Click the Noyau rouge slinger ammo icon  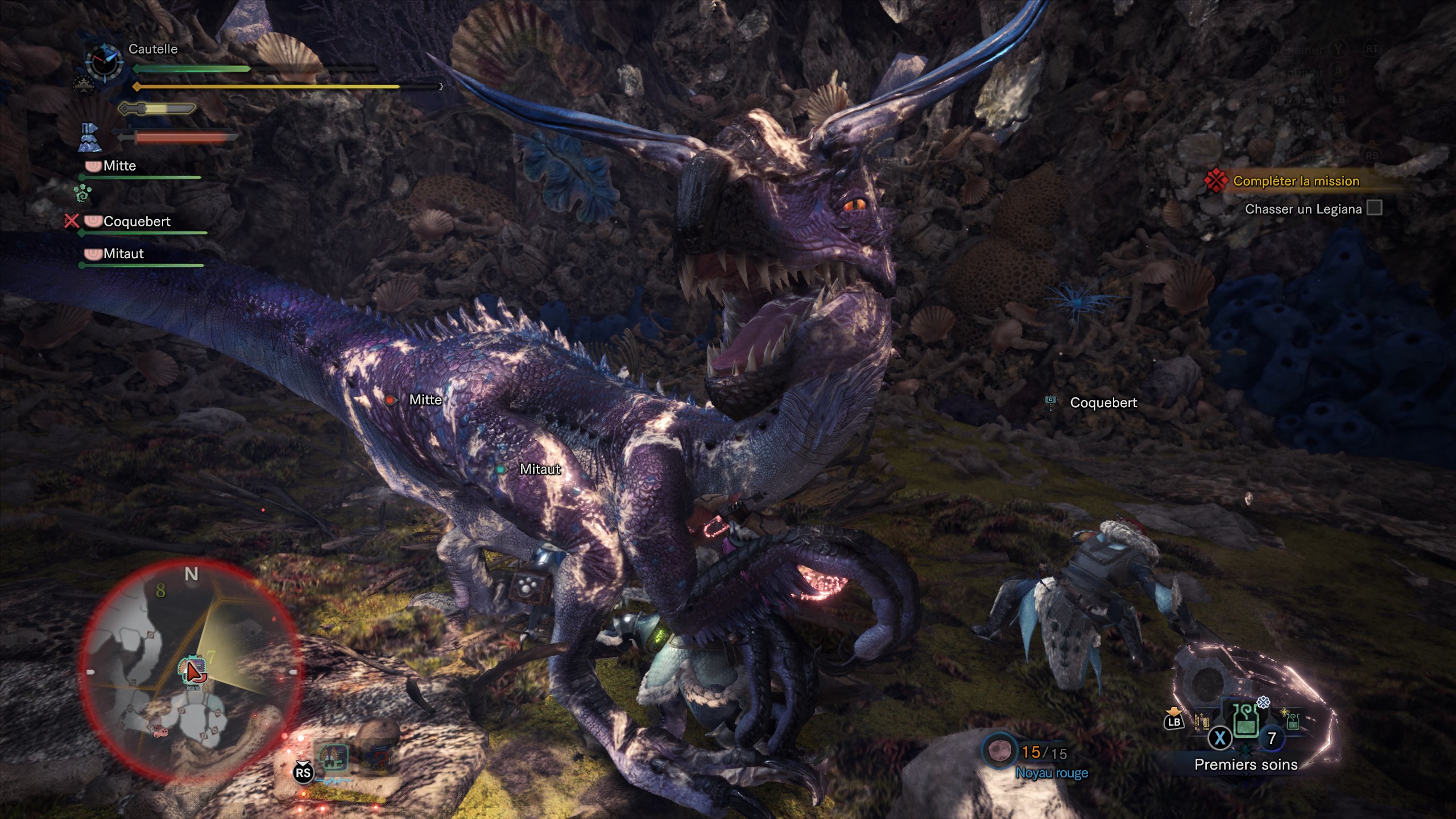(999, 752)
